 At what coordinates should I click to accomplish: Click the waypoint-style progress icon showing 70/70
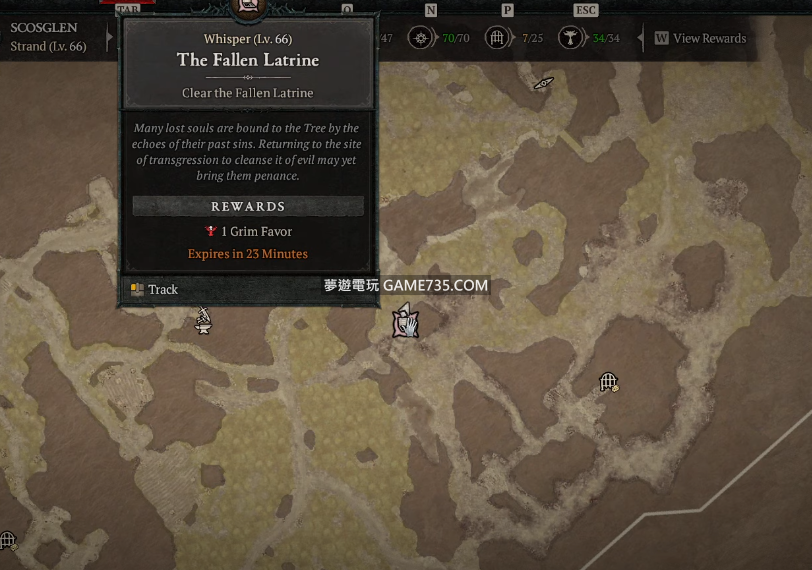coord(422,38)
